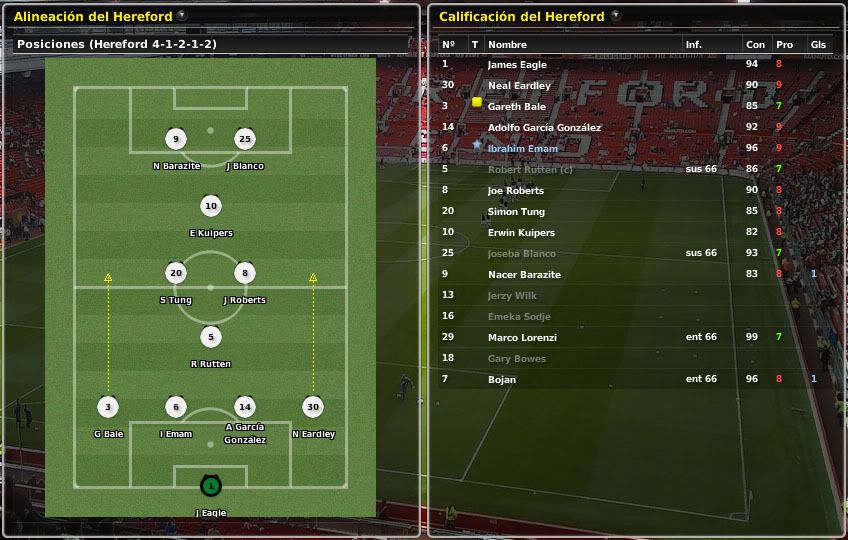Open Gareth Bale's player row
This screenshot has width=848, height=540.
click(x=516, y=107)
